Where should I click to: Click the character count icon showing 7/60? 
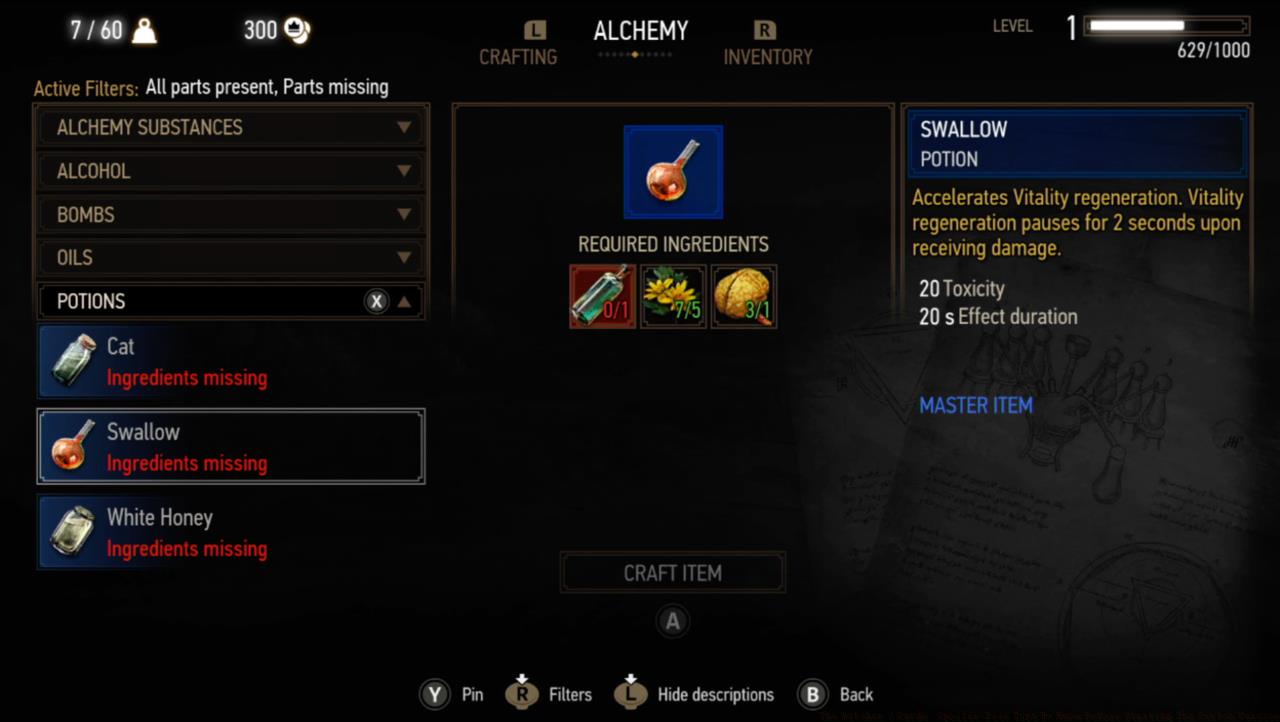pos(145,29)
